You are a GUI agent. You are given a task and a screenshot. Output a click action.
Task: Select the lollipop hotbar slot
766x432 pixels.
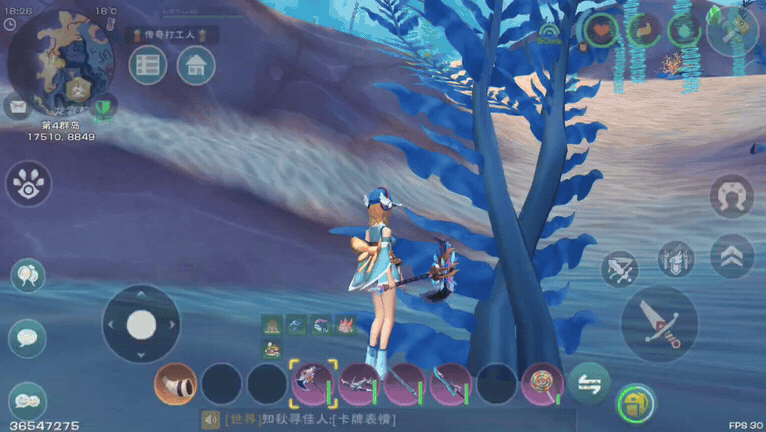point(542,384)
